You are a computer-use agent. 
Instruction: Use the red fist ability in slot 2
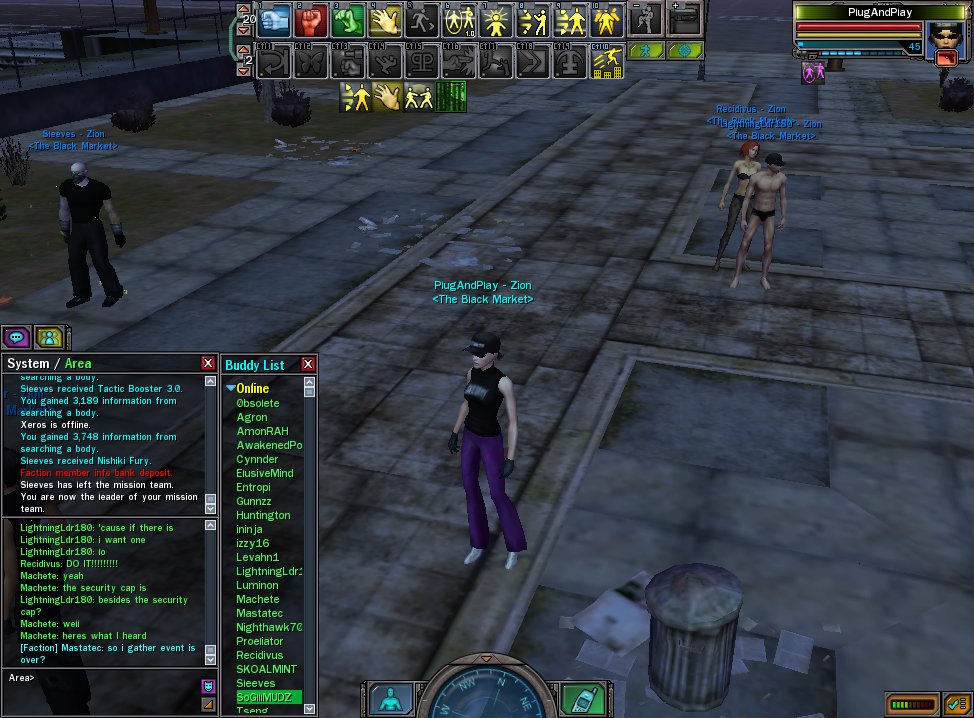tap(315, 21)
